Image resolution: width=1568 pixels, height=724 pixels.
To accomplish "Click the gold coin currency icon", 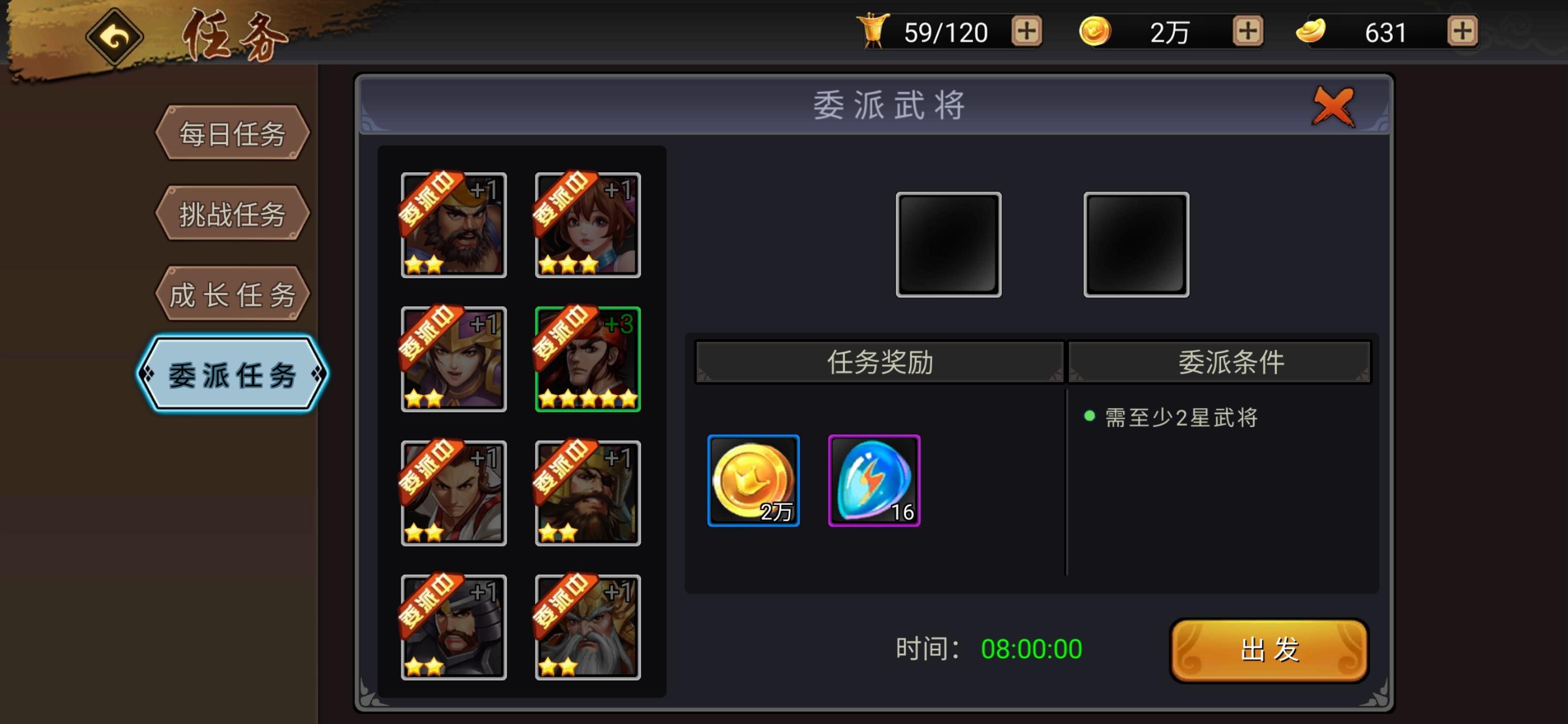I will point(1097,32).
